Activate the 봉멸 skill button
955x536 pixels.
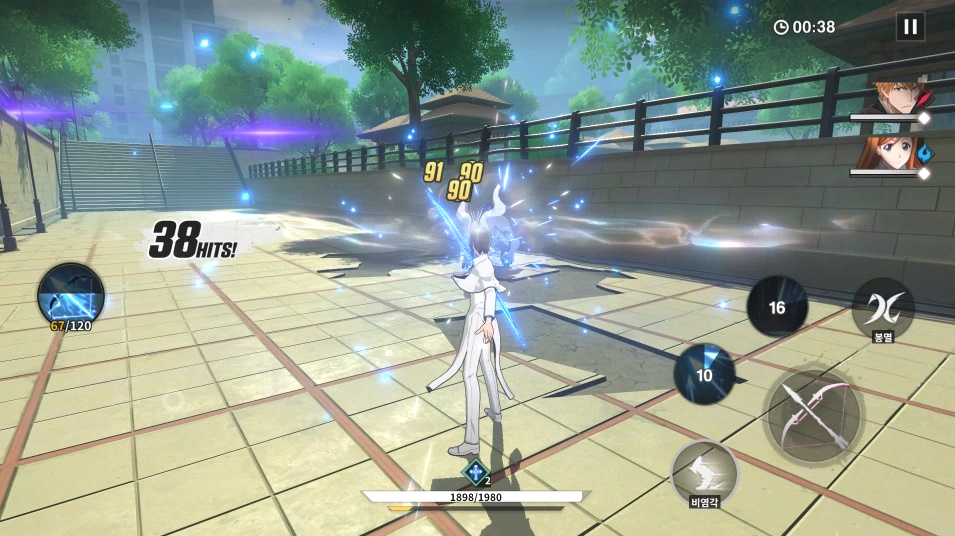882,308
